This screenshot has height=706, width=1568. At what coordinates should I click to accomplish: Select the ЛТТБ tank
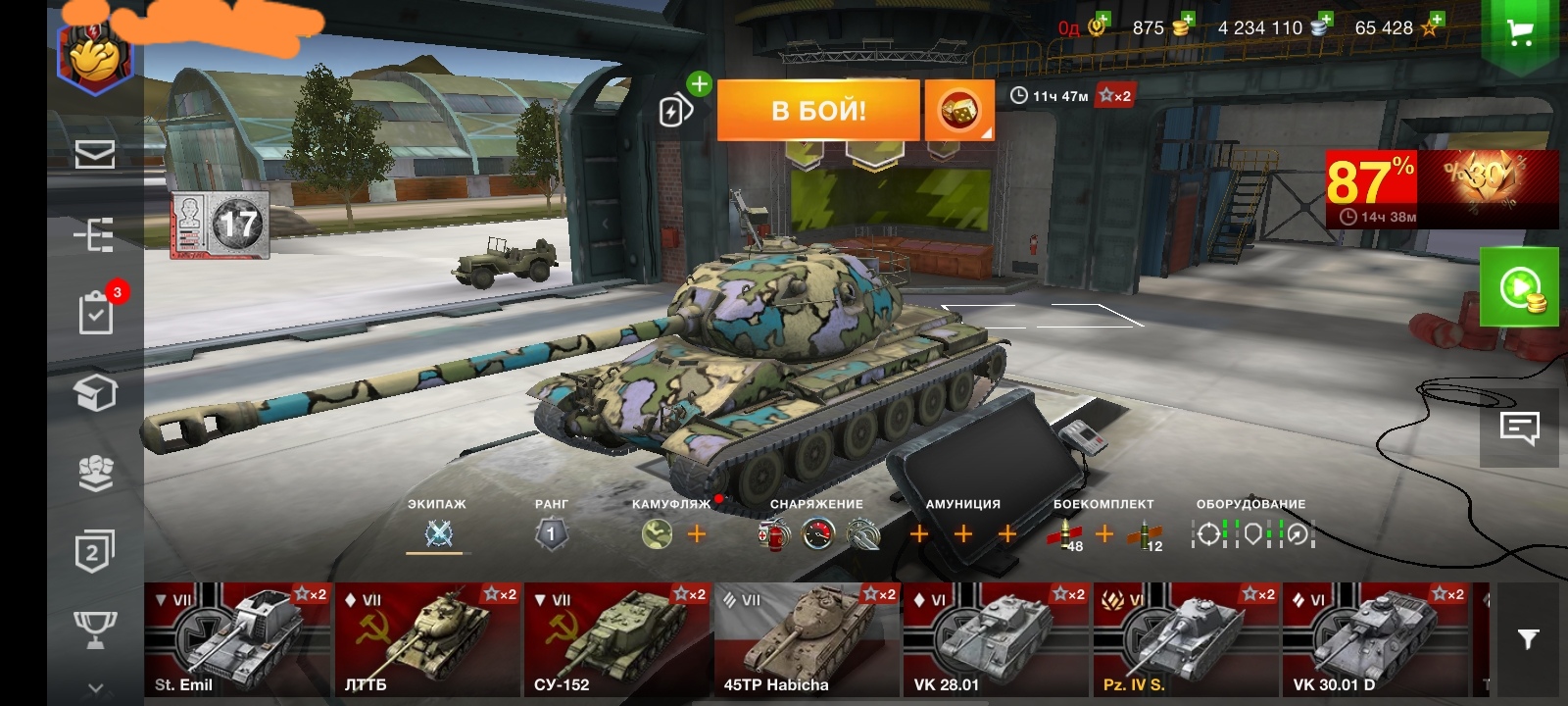pos(427,638)
